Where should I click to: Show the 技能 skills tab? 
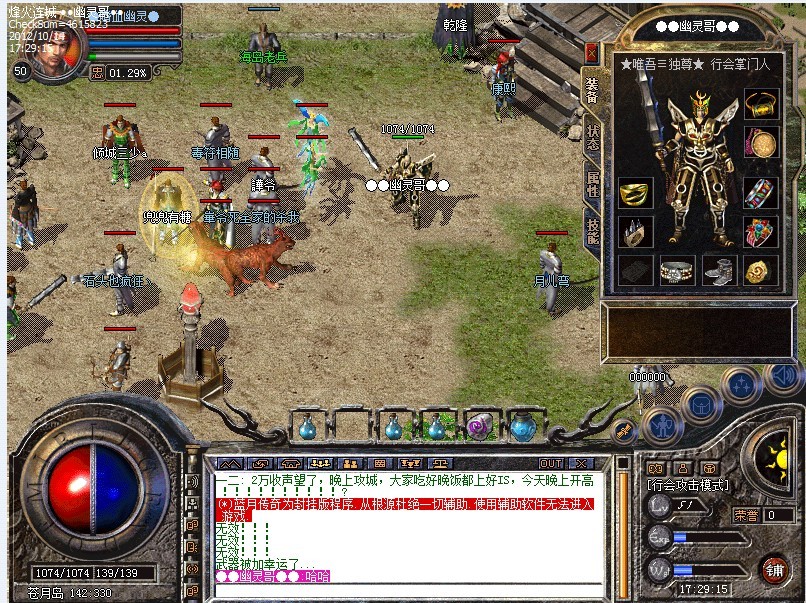click(x=592, y=232)
